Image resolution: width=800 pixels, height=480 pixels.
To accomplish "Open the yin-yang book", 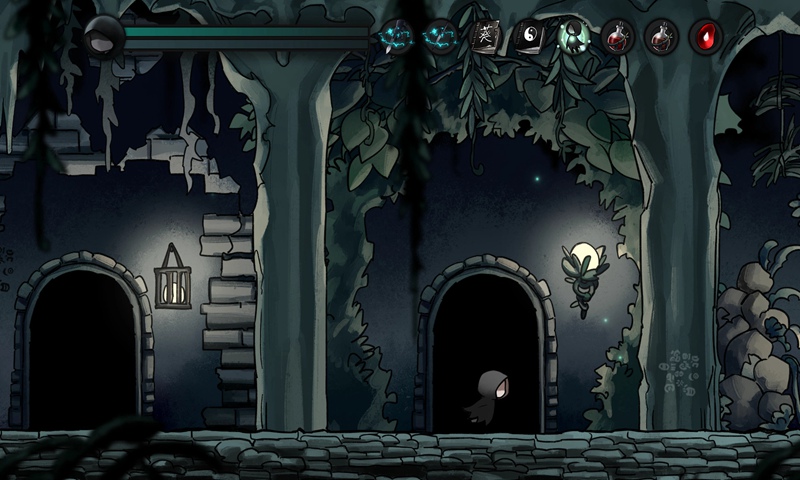I will (529, 37).
